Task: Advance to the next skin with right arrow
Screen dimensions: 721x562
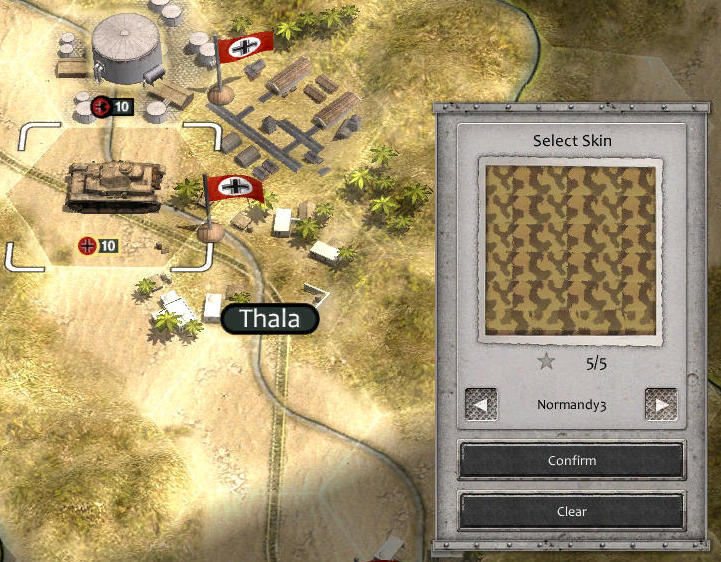Action: tap(660, 405)
